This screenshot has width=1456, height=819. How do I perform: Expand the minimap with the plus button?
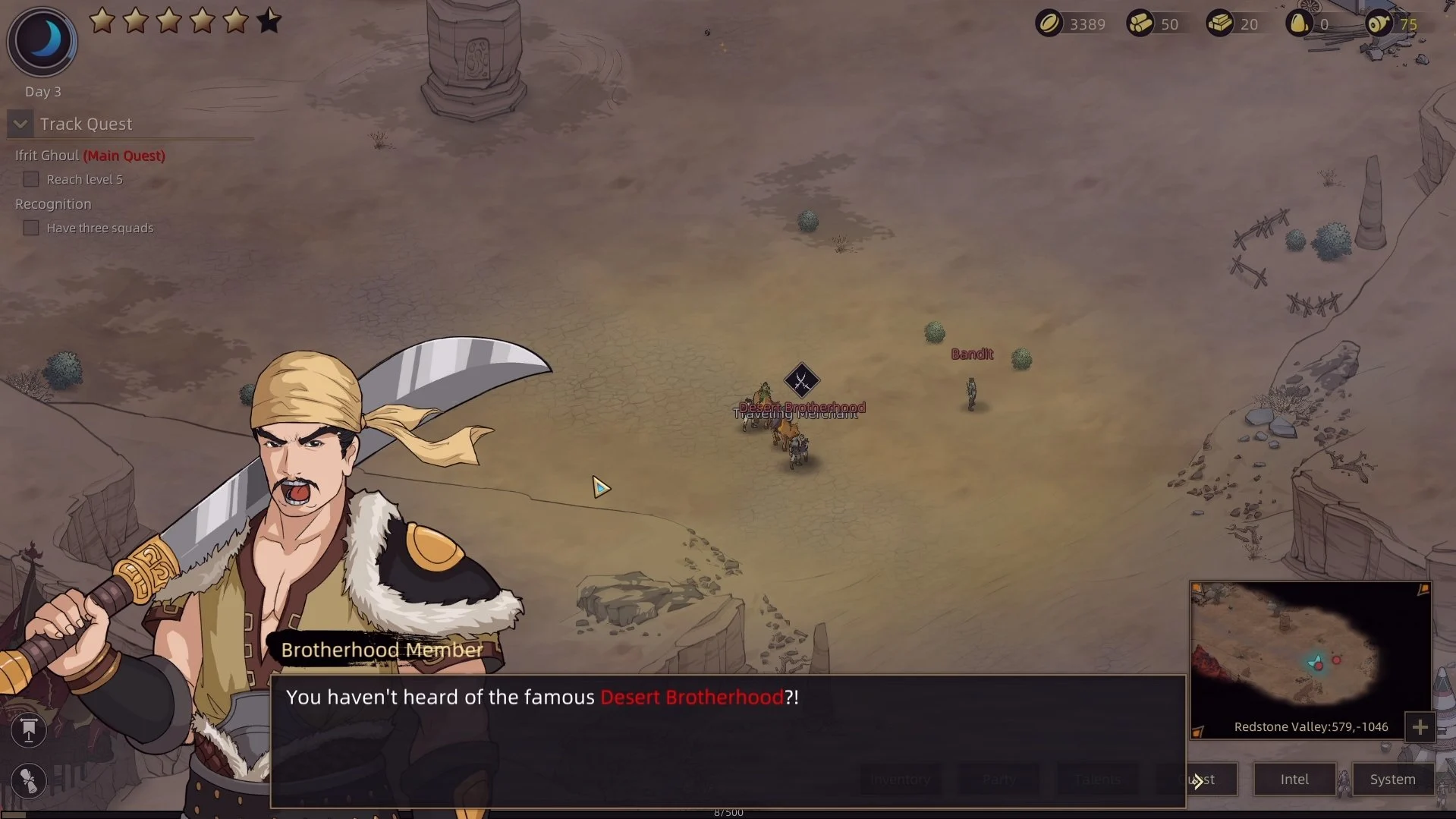[x=1420, y=727]
